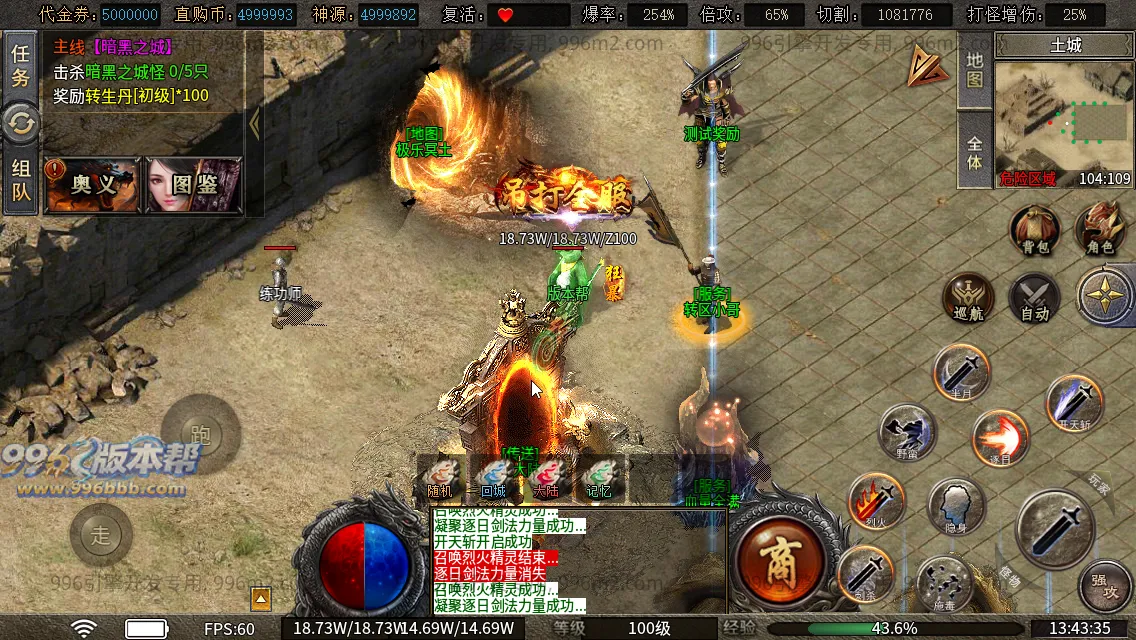Cast the 半月 half-moon skill
This screenshot has height=640, width=1136.
coord(961,373)
